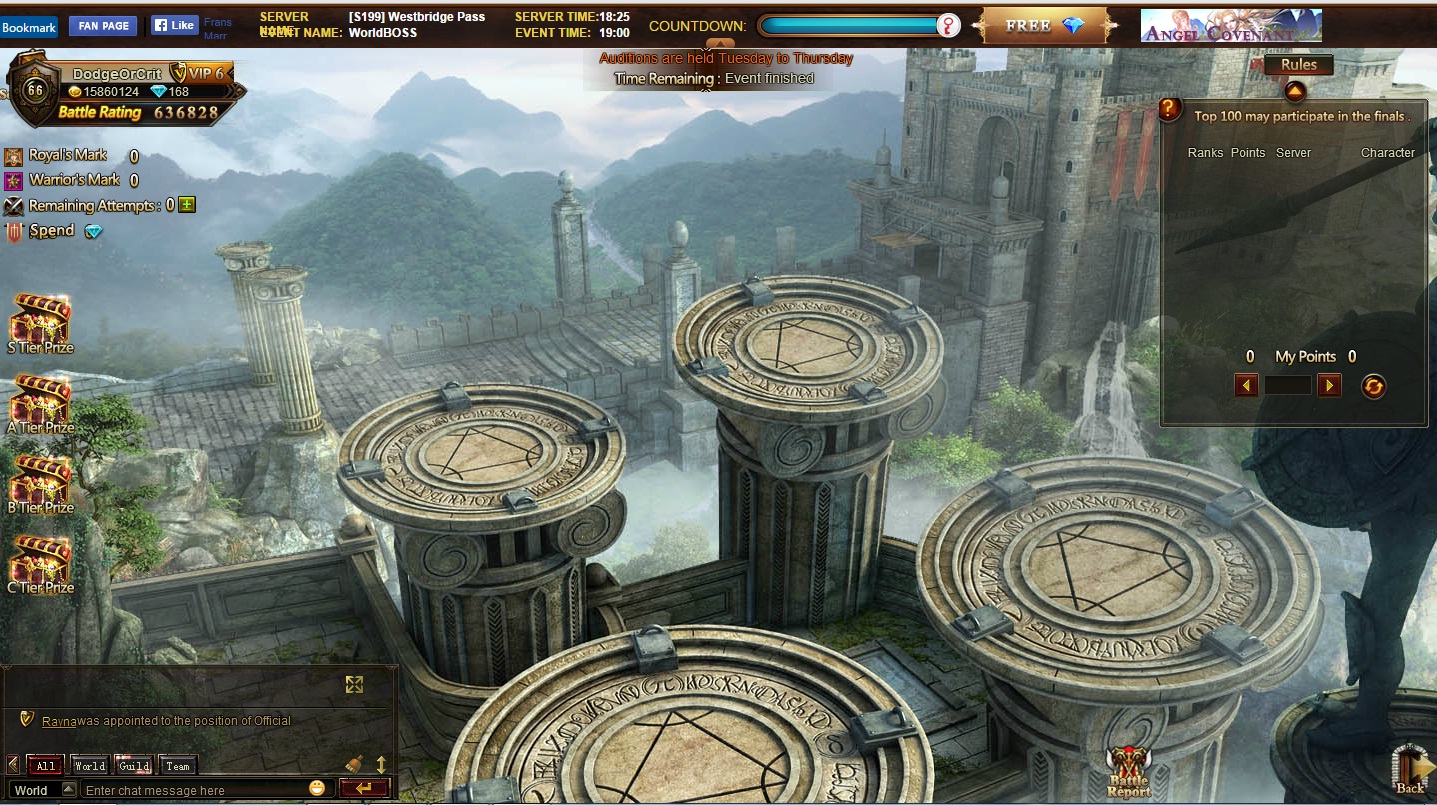The width and height of the screenshot is (1437, 805).
Task: Go to next ranking page
Action: pos(1329,385)
